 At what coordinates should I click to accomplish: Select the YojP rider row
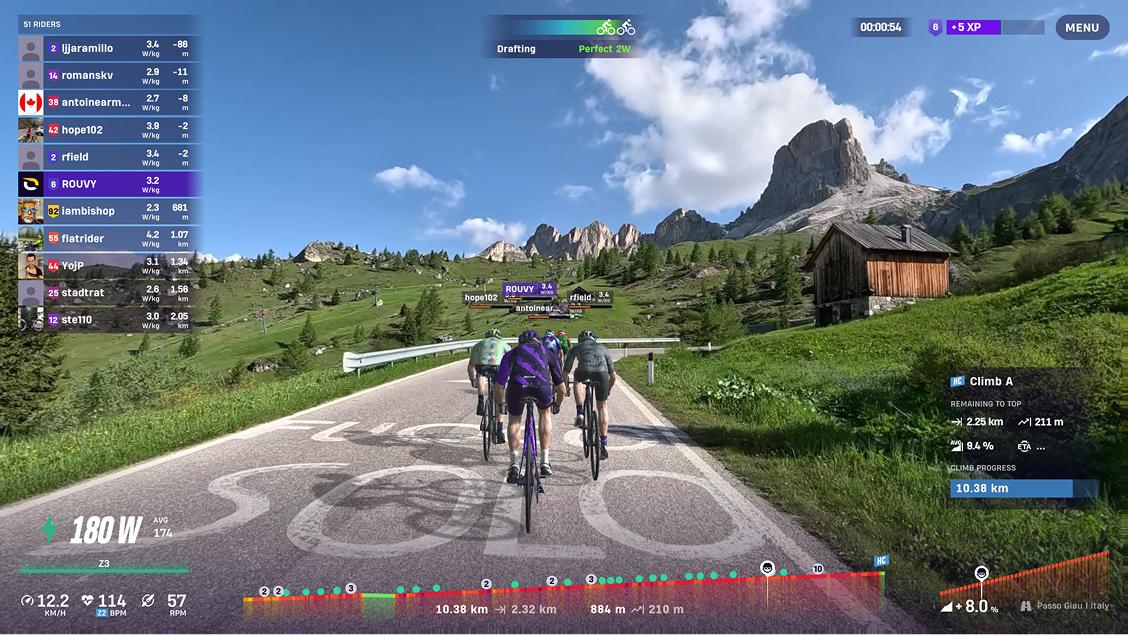(110, 266)
